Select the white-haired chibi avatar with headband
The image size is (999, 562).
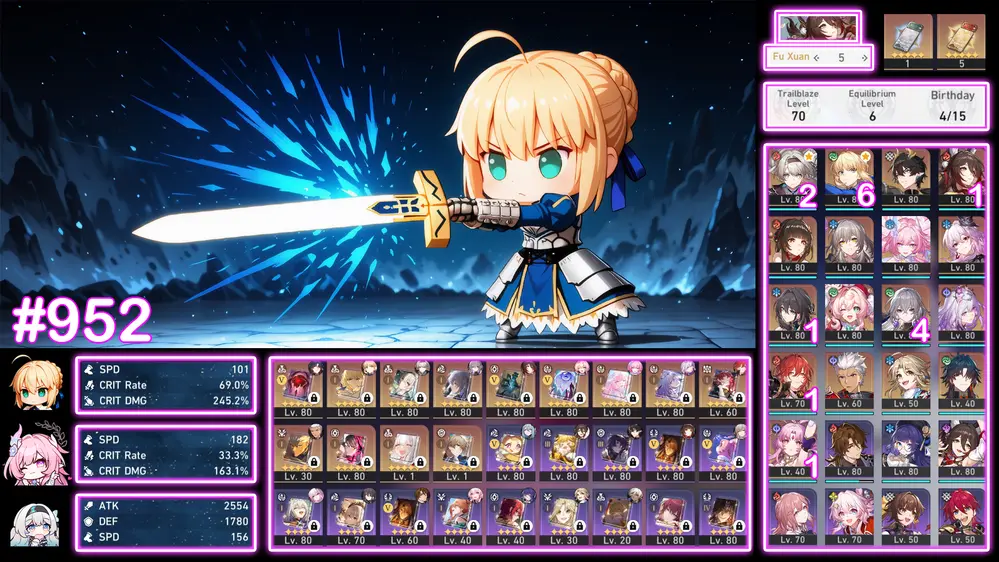[x=38, y=524]
